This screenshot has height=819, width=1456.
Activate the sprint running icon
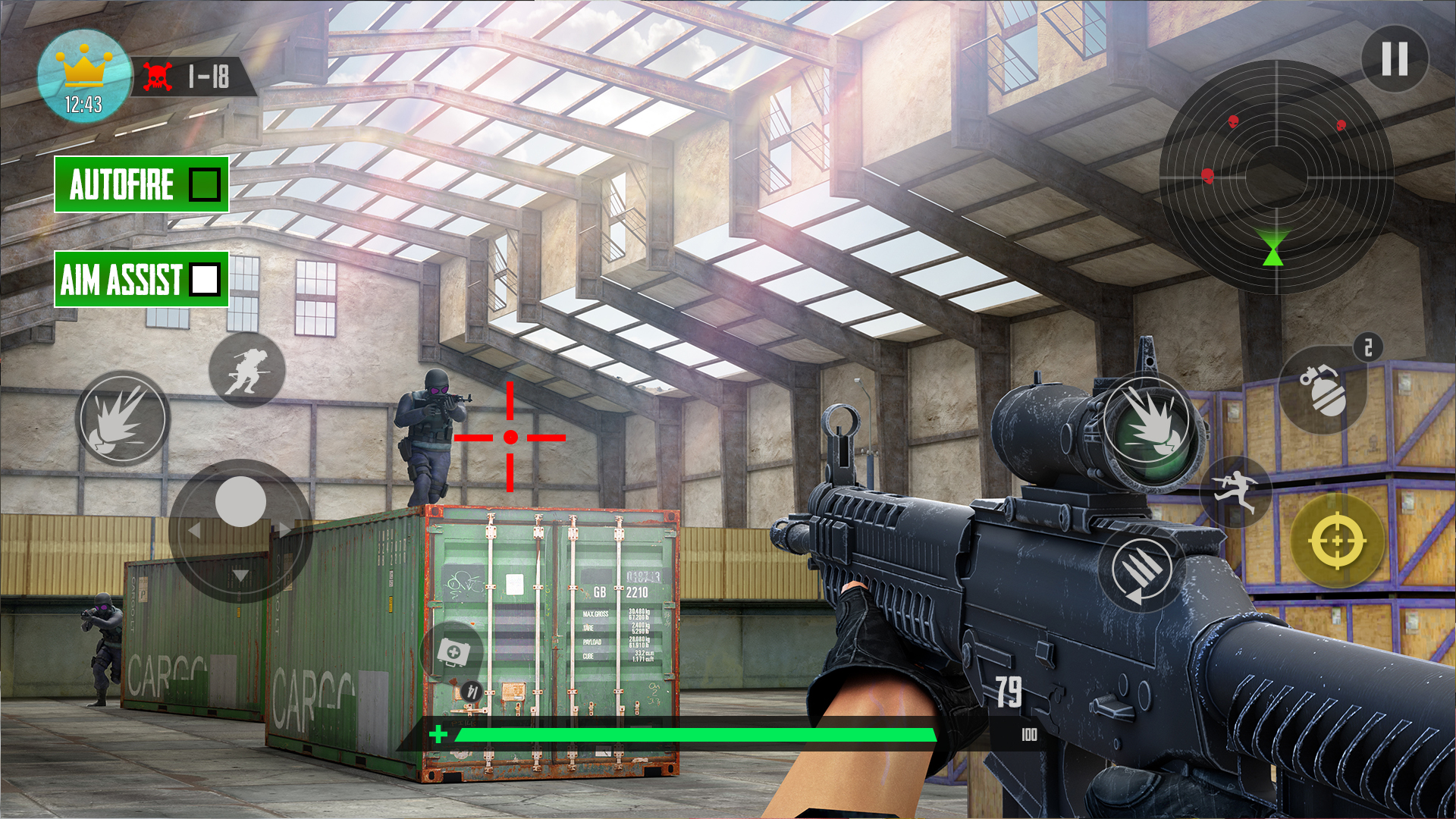click(1237, 493)
